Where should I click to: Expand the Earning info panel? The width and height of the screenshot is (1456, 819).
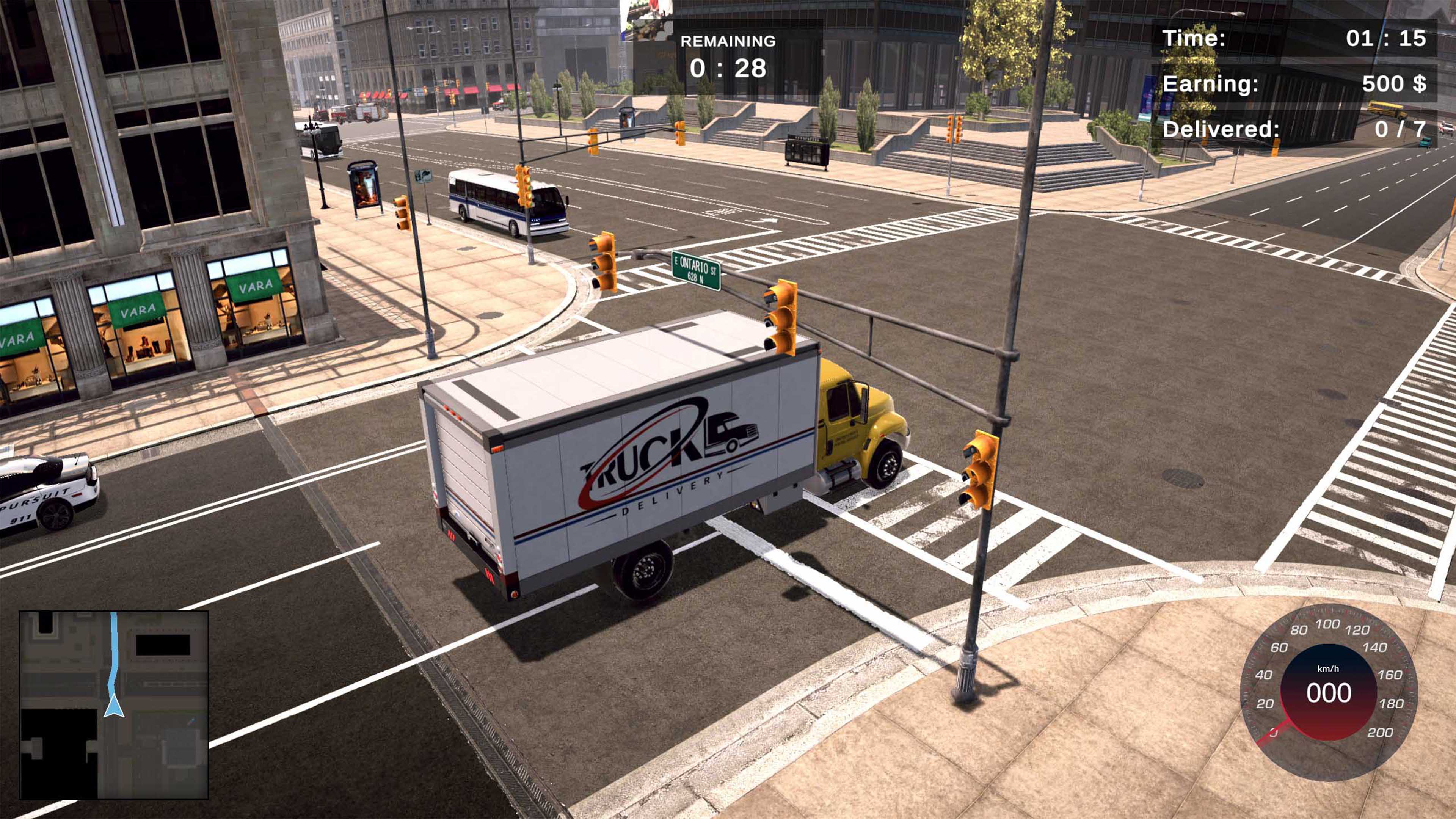pos(1300,85)
